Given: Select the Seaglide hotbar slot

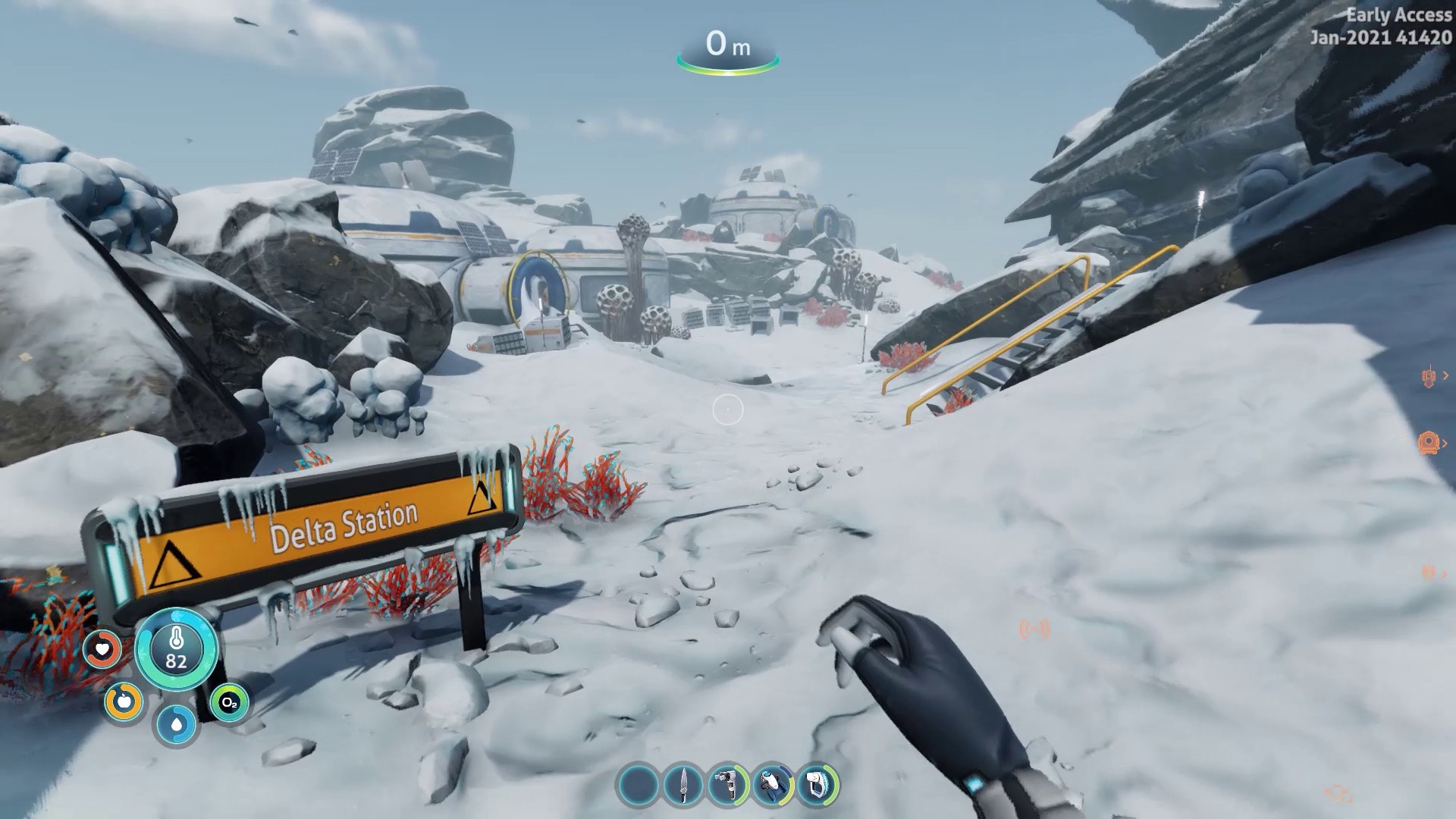Looking at the screenshot, I should tap(773, 784).
